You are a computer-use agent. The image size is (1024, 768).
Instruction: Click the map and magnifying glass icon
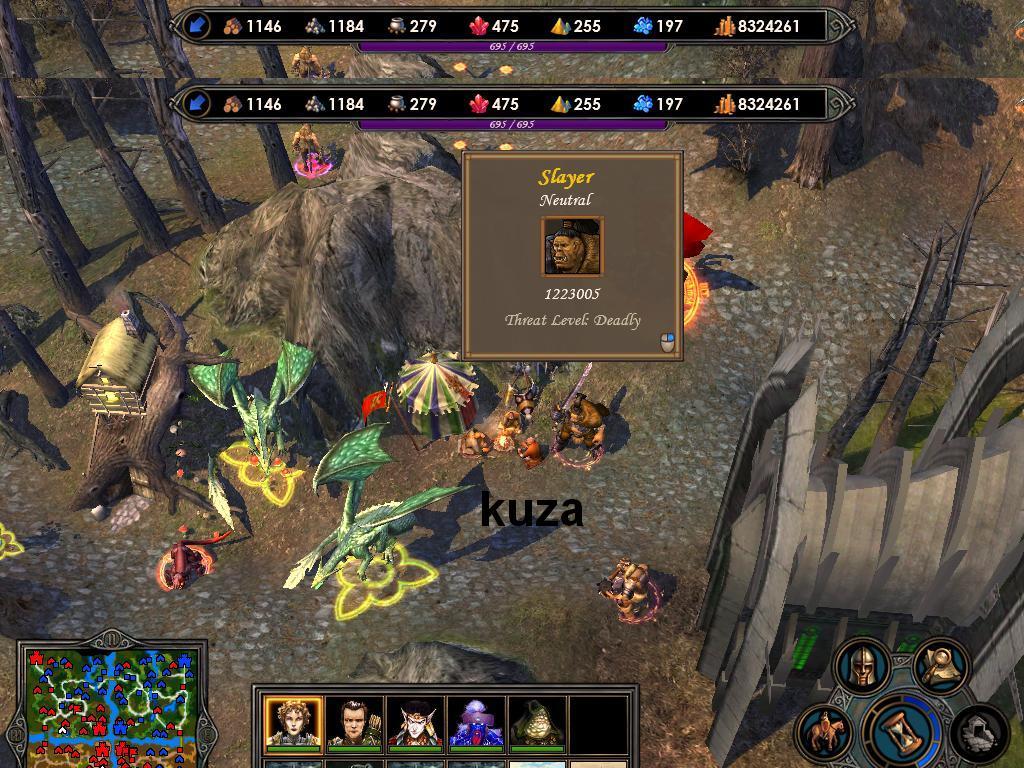coord(941,663)
